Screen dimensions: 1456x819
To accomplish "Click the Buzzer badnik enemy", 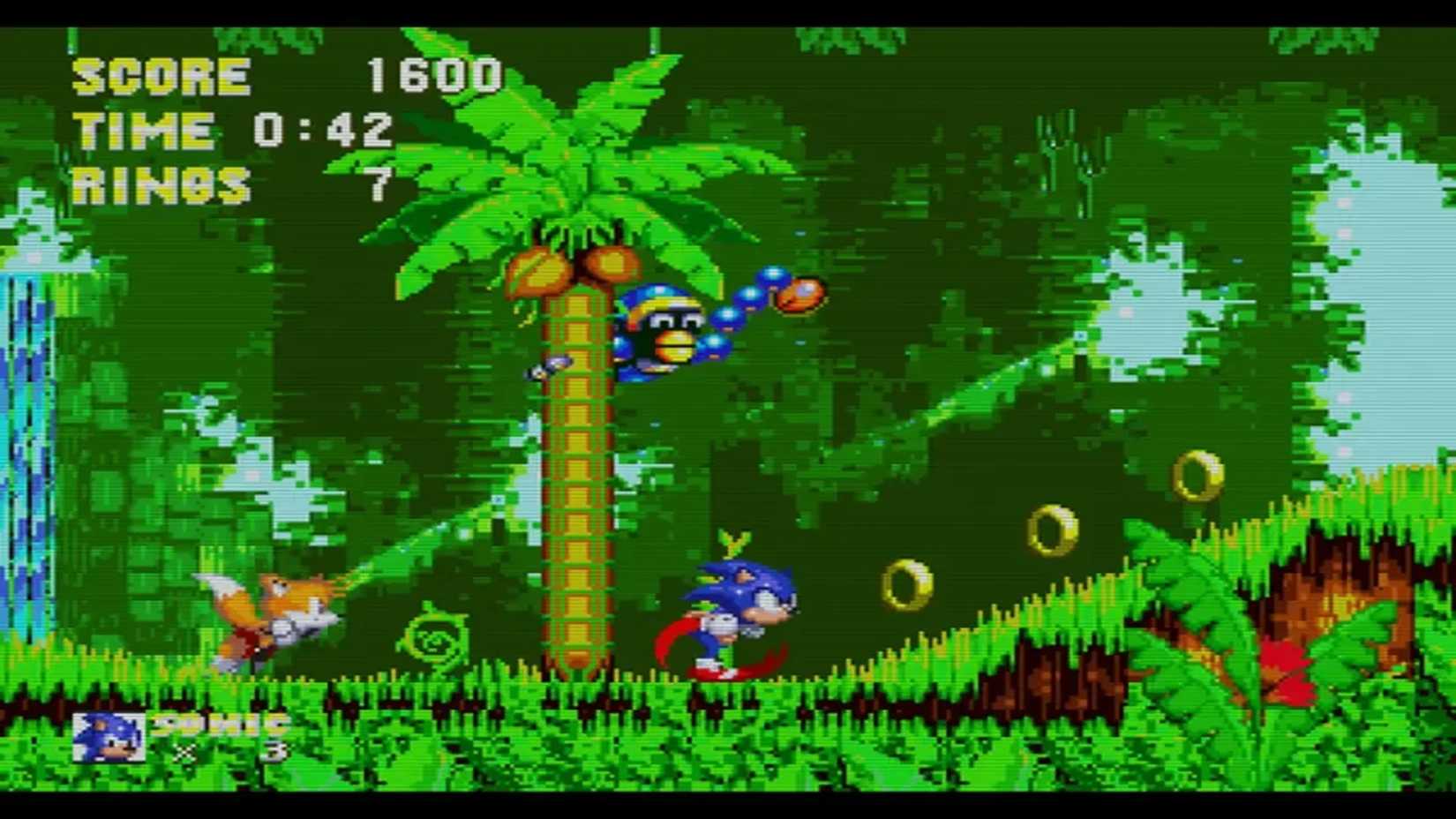I will click(x=671, y=327).
